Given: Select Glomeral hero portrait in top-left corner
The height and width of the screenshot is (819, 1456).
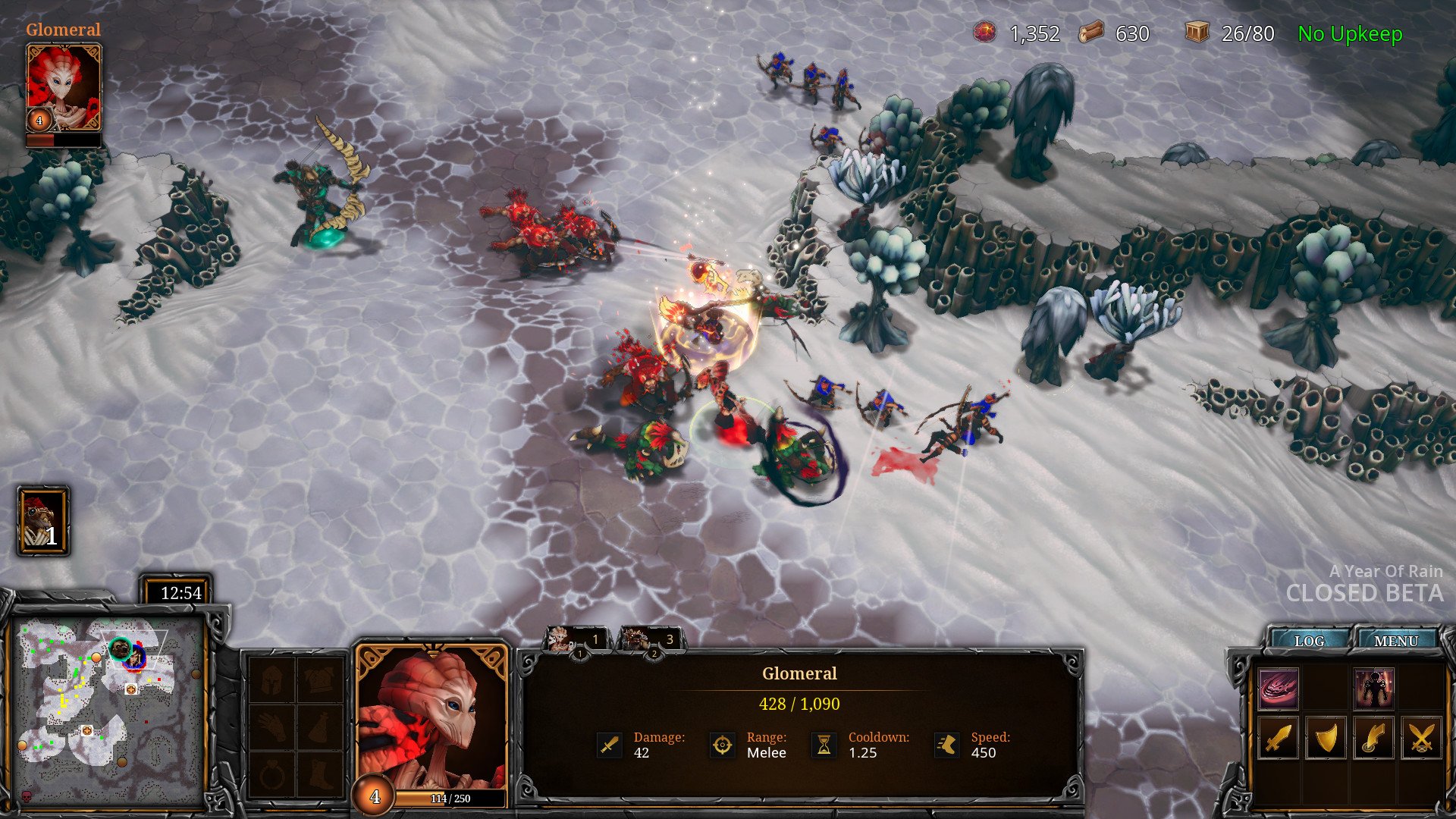Looking at the screenshot, I should [64, 87].
